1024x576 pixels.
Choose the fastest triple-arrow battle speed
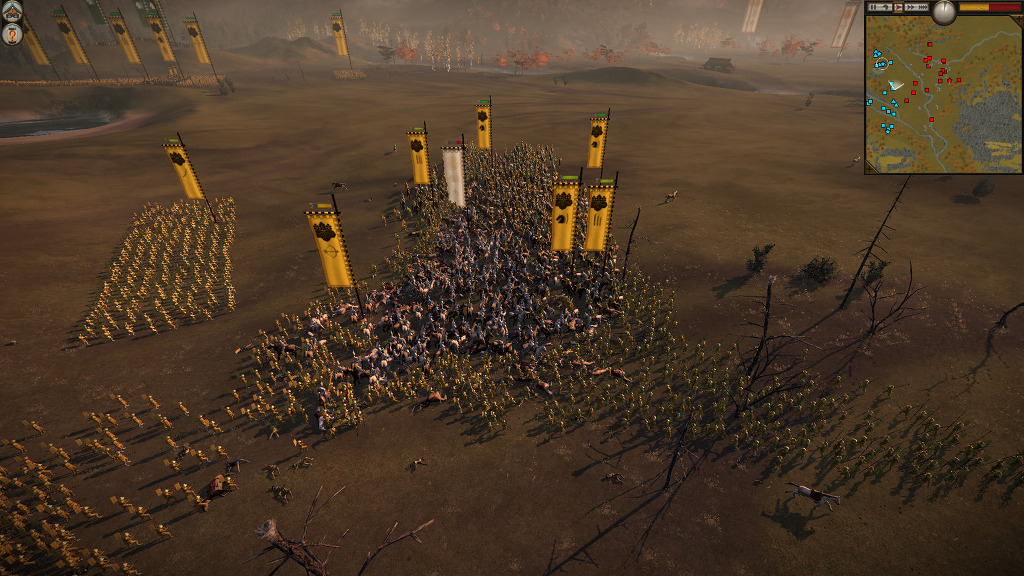[x=923, y=7]
